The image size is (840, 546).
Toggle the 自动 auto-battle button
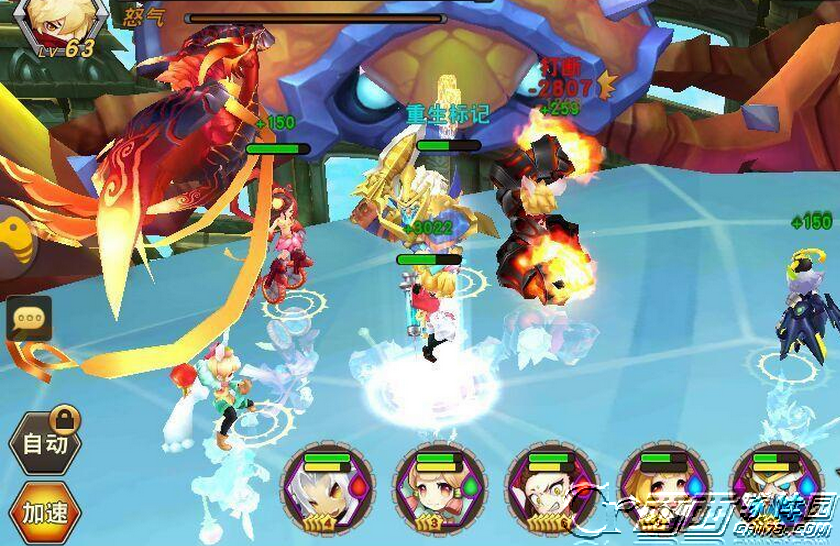45,442
